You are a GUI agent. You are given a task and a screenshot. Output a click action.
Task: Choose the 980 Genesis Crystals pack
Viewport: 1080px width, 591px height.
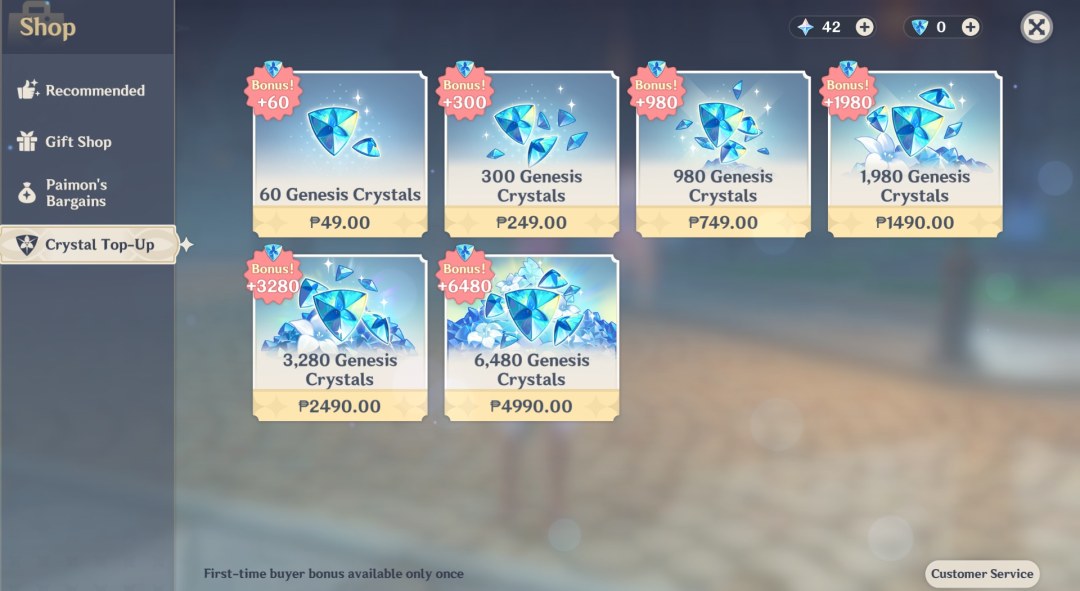pos(723,154)
